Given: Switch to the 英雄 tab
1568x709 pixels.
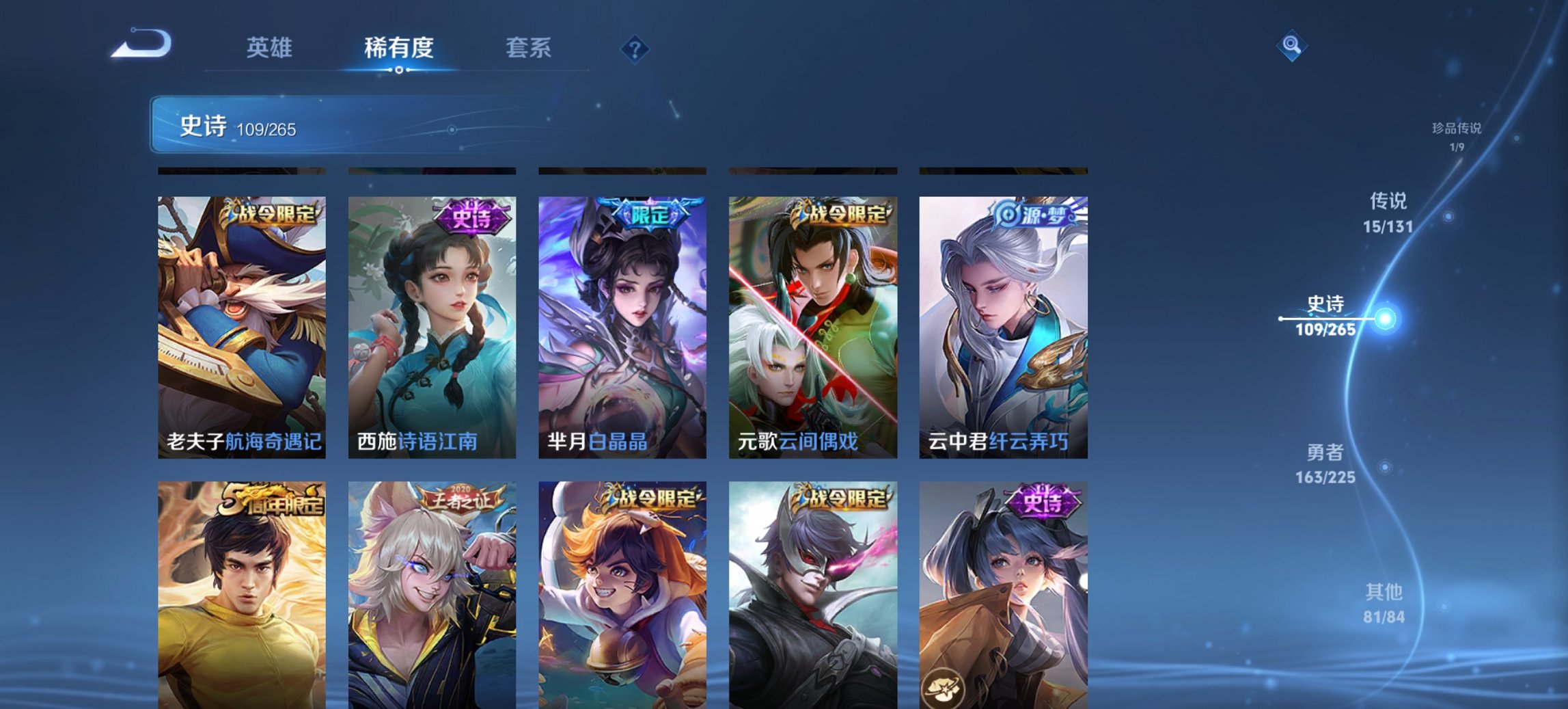Looking at the screenshot, I should 270,48.
